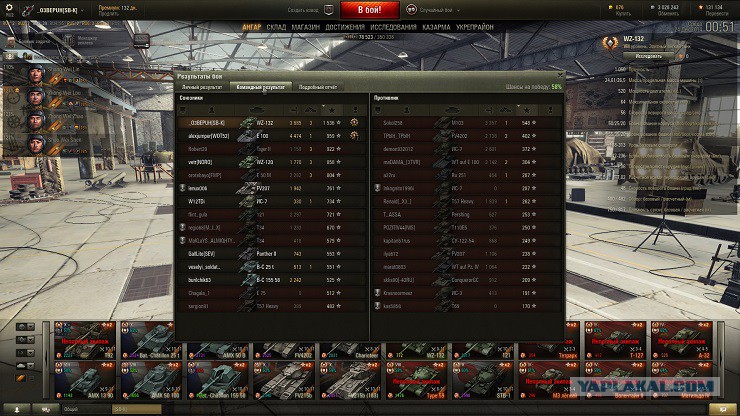The image size is (740, 416).
Task: Open the «Достижения» achievements page
Action: (x=345, y=27)
